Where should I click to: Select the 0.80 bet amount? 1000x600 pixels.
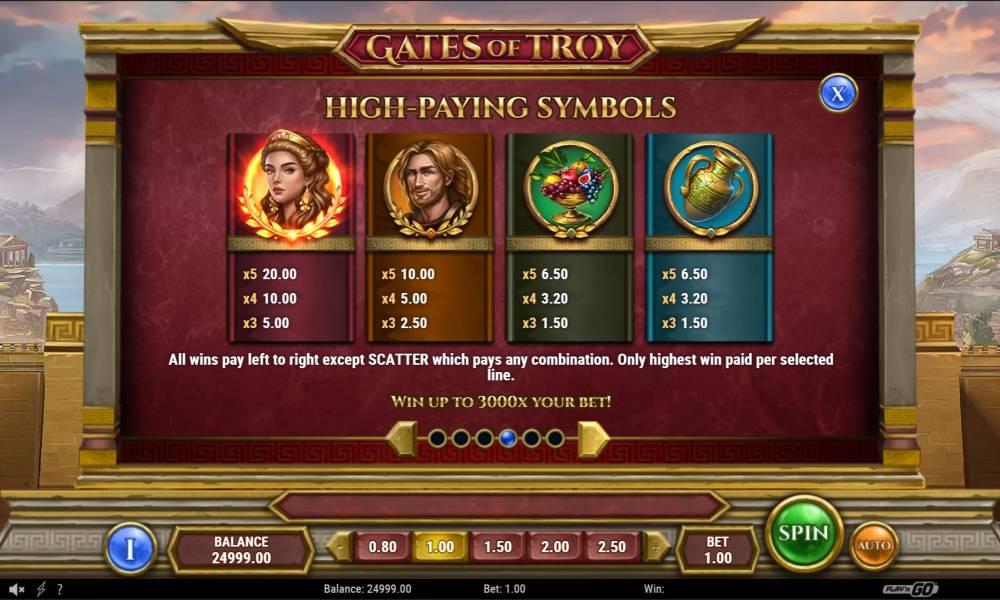coord(382,547)
